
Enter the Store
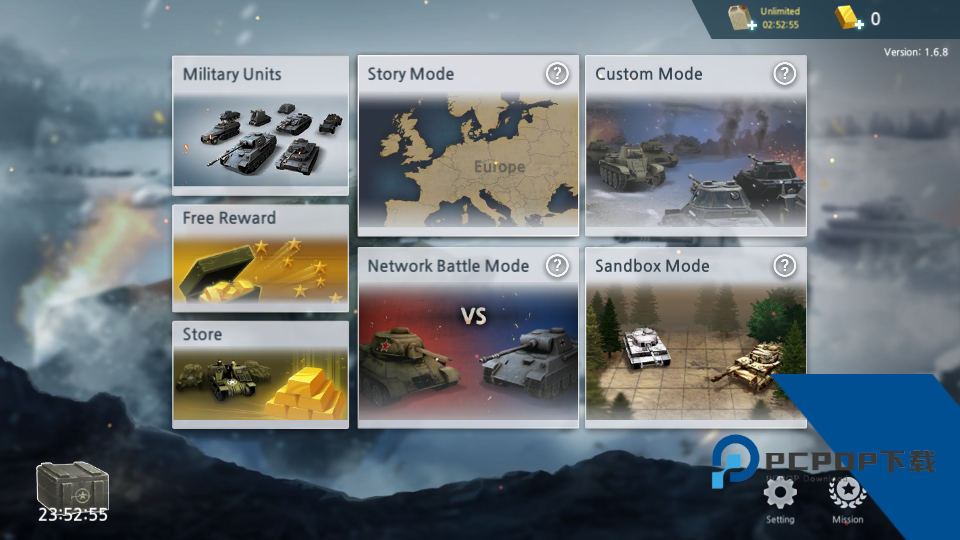pos(260,374)
